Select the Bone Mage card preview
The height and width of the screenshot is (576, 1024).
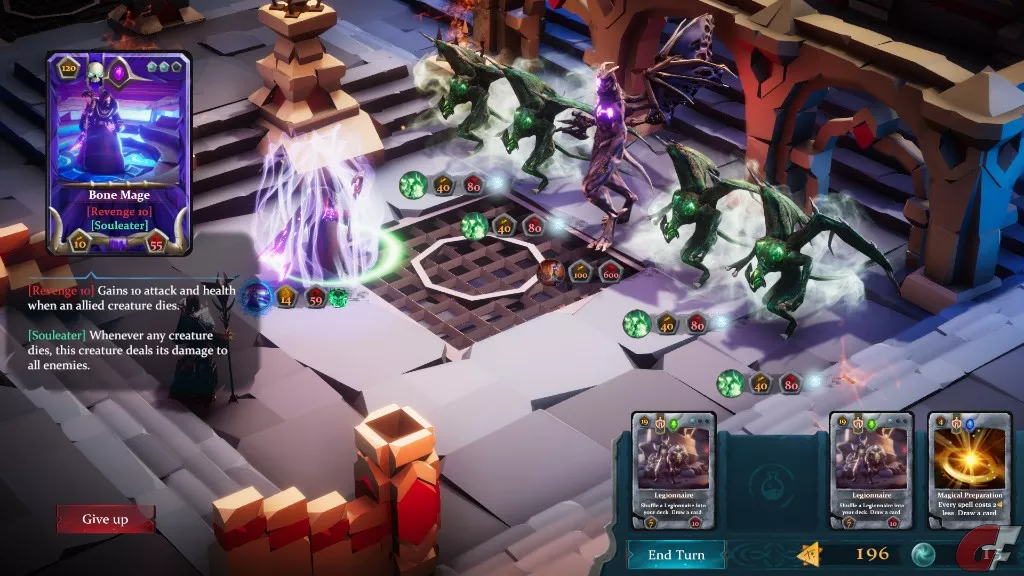tap(119, 153)
